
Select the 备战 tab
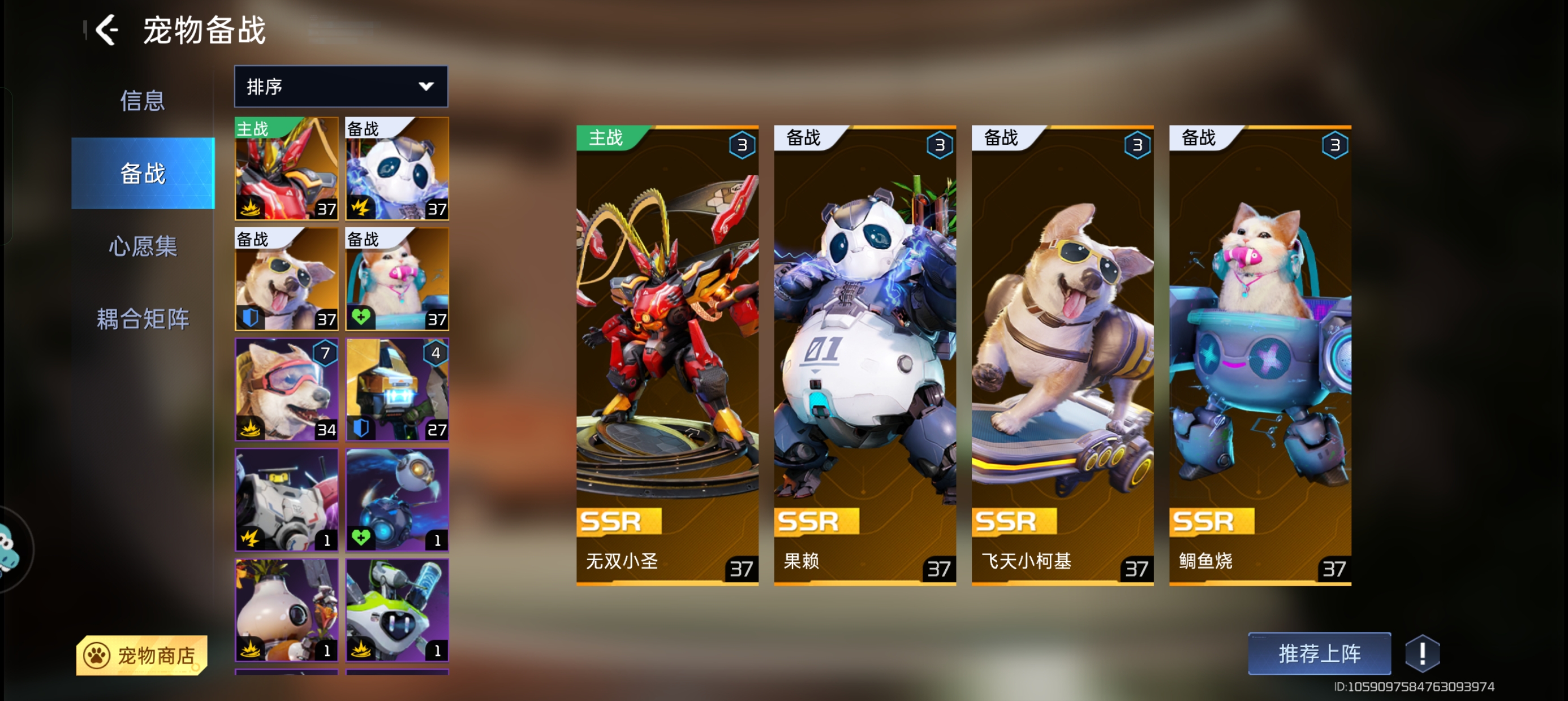[x=143, y=174]
